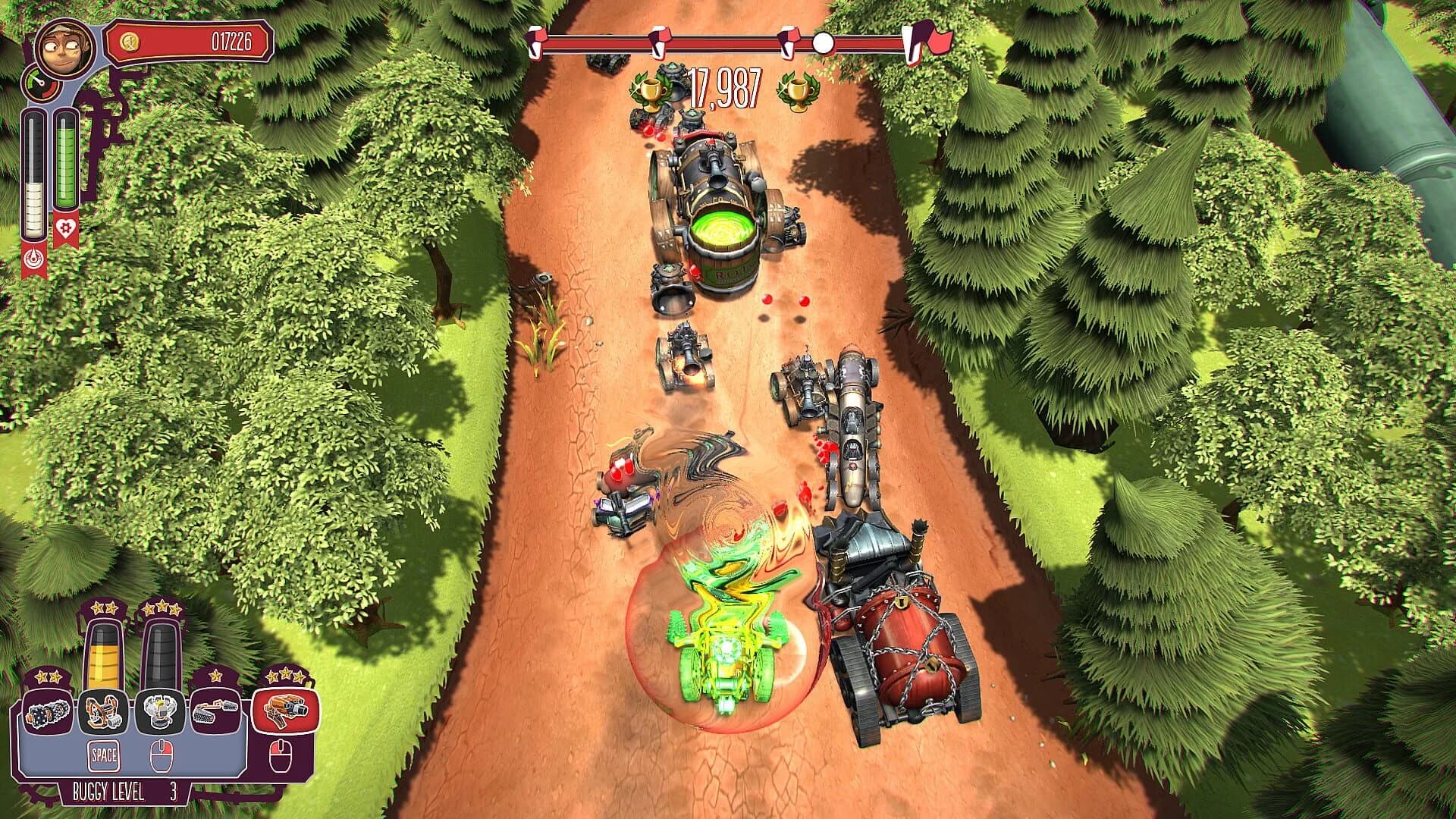Select the harpoon trap weapon above the SPACE key
Screen dimensions: 1456x819
tap(103, 713)
